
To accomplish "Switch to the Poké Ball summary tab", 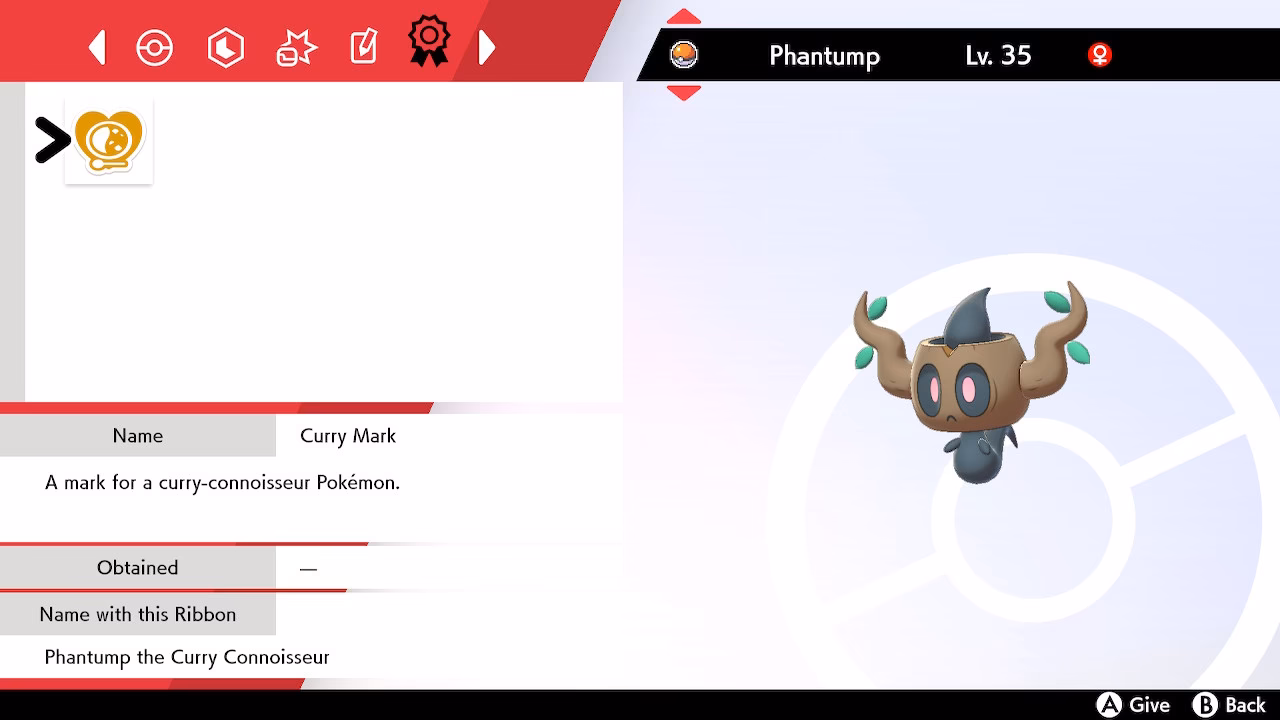I will tap(155, 46).
